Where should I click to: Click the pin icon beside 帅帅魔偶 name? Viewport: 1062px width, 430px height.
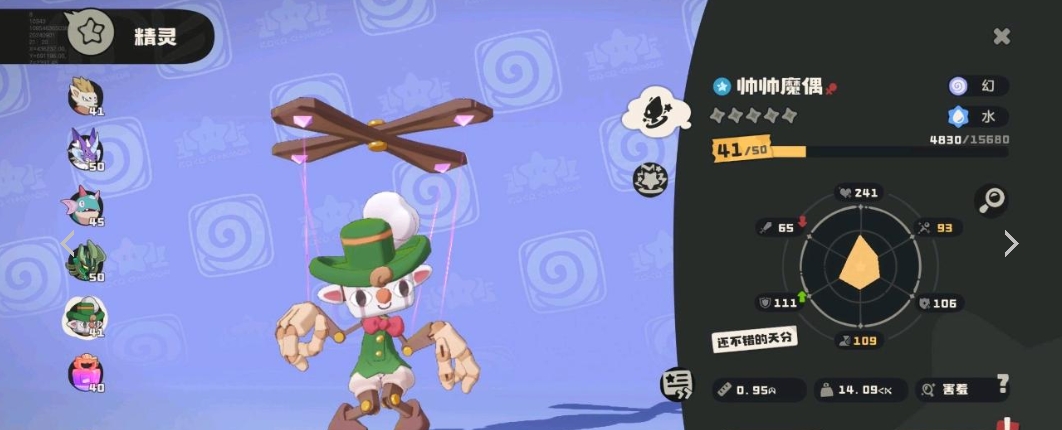point(831,88)
